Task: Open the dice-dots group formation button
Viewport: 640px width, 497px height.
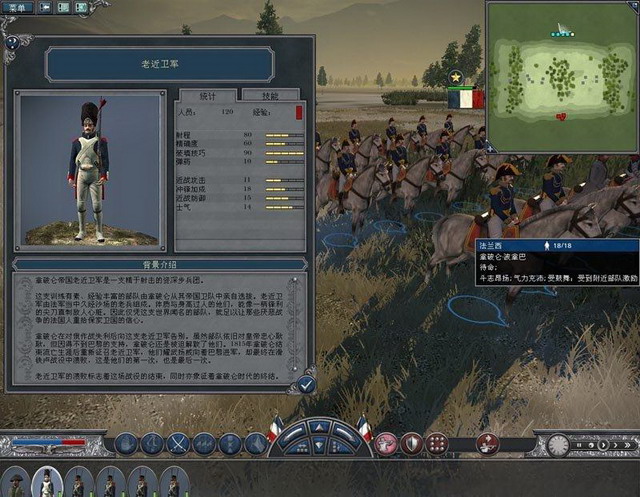Action: point(437,443)
